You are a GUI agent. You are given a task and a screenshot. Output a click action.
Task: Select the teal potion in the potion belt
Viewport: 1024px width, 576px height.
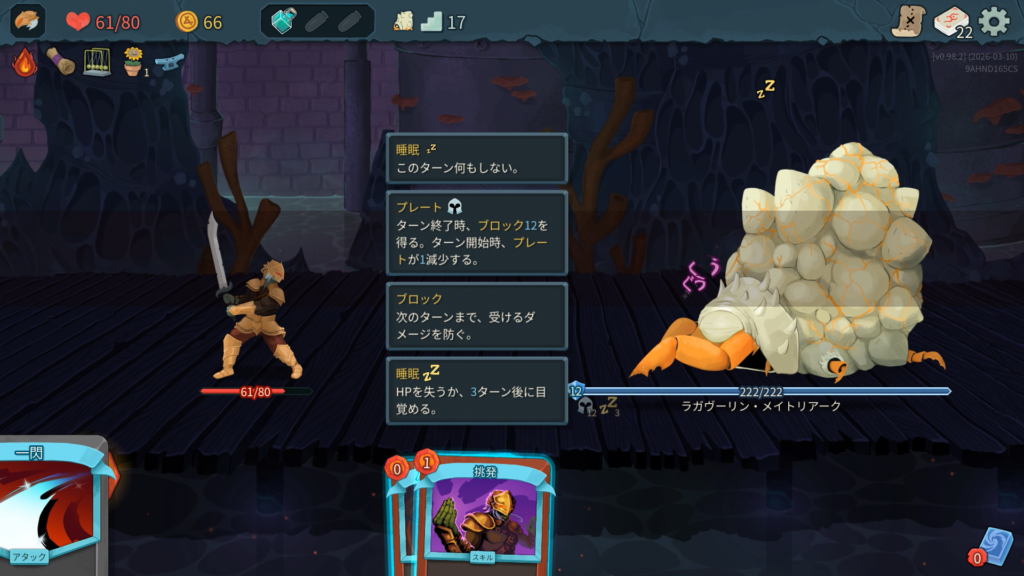pos(284,21)
